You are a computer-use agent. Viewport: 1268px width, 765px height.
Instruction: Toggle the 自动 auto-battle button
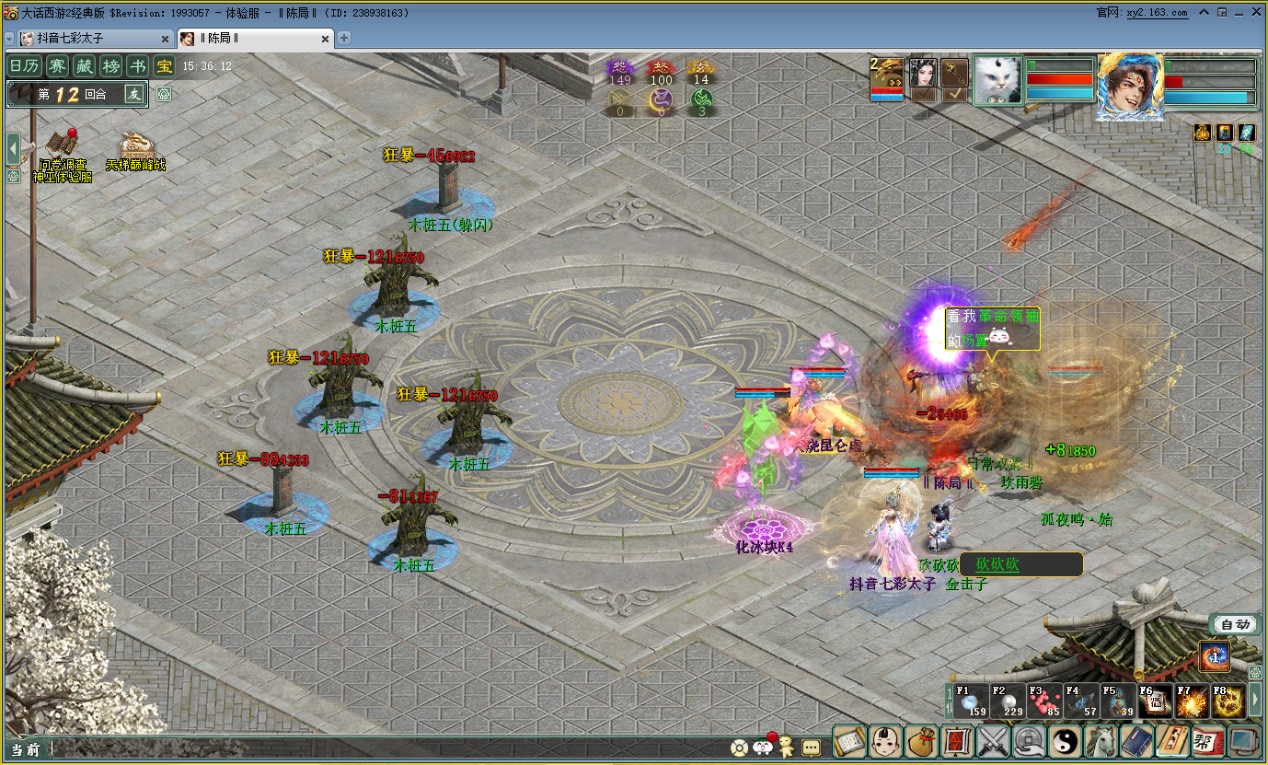(x=1235, y=624)
